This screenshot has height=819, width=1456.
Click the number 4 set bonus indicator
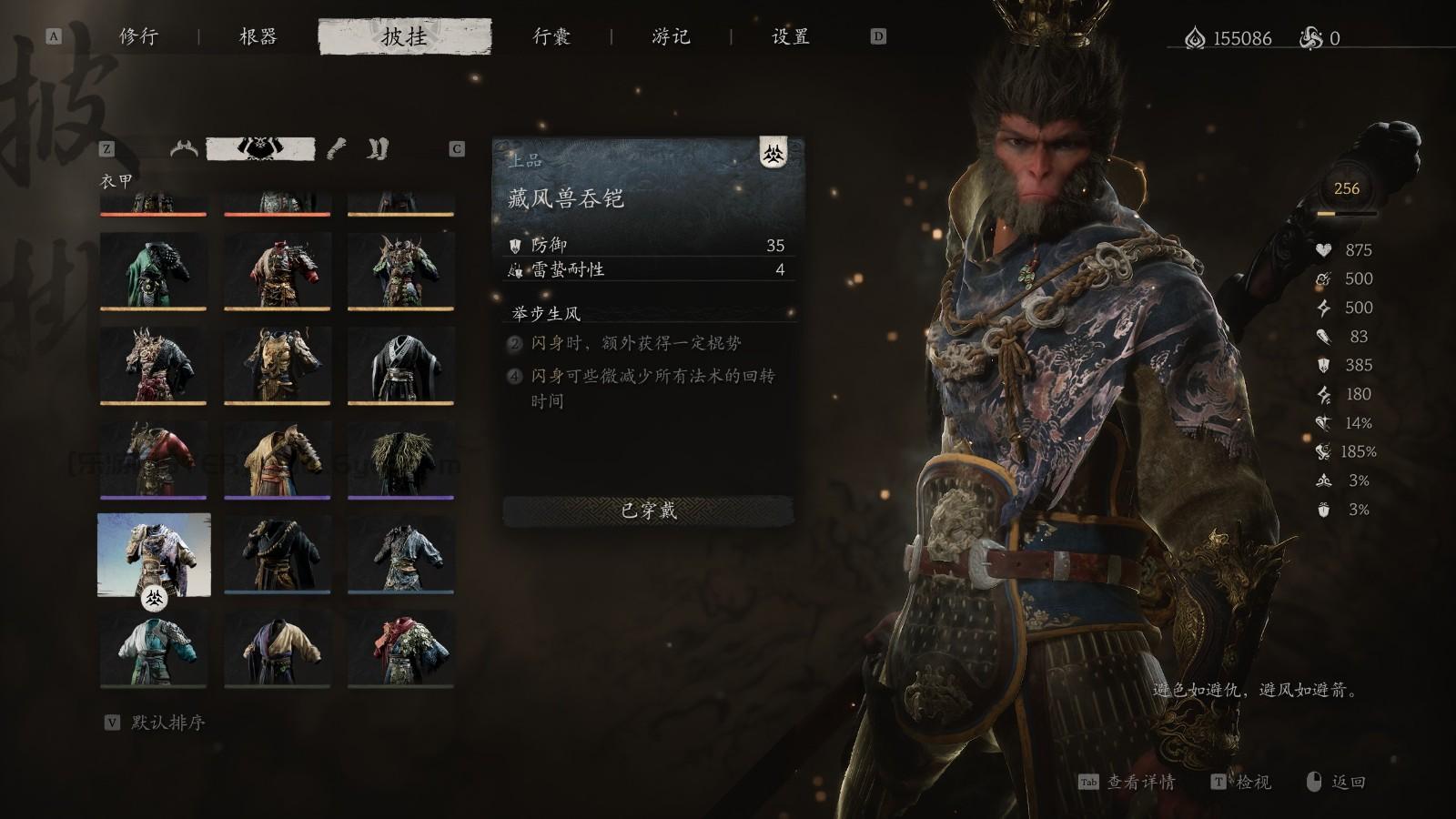[x=515, y=373]
